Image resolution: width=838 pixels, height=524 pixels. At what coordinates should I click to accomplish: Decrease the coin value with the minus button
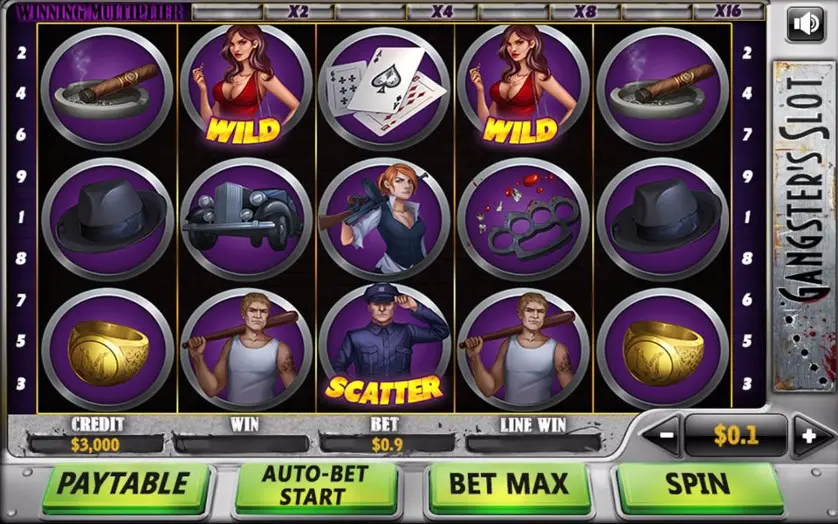[664, 437]
